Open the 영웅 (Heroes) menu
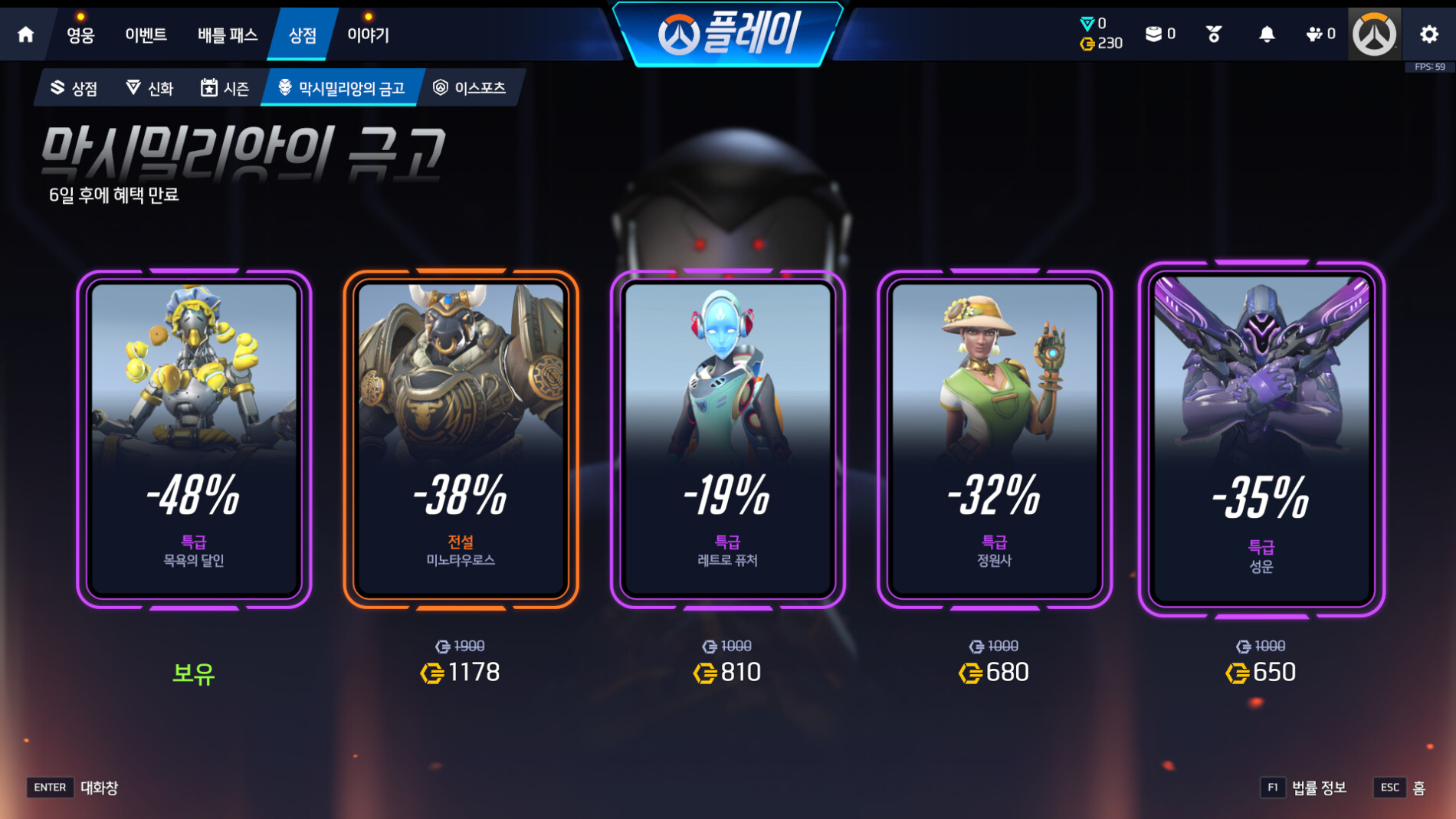Screen dimensions: 1456x819 [80, 34]
